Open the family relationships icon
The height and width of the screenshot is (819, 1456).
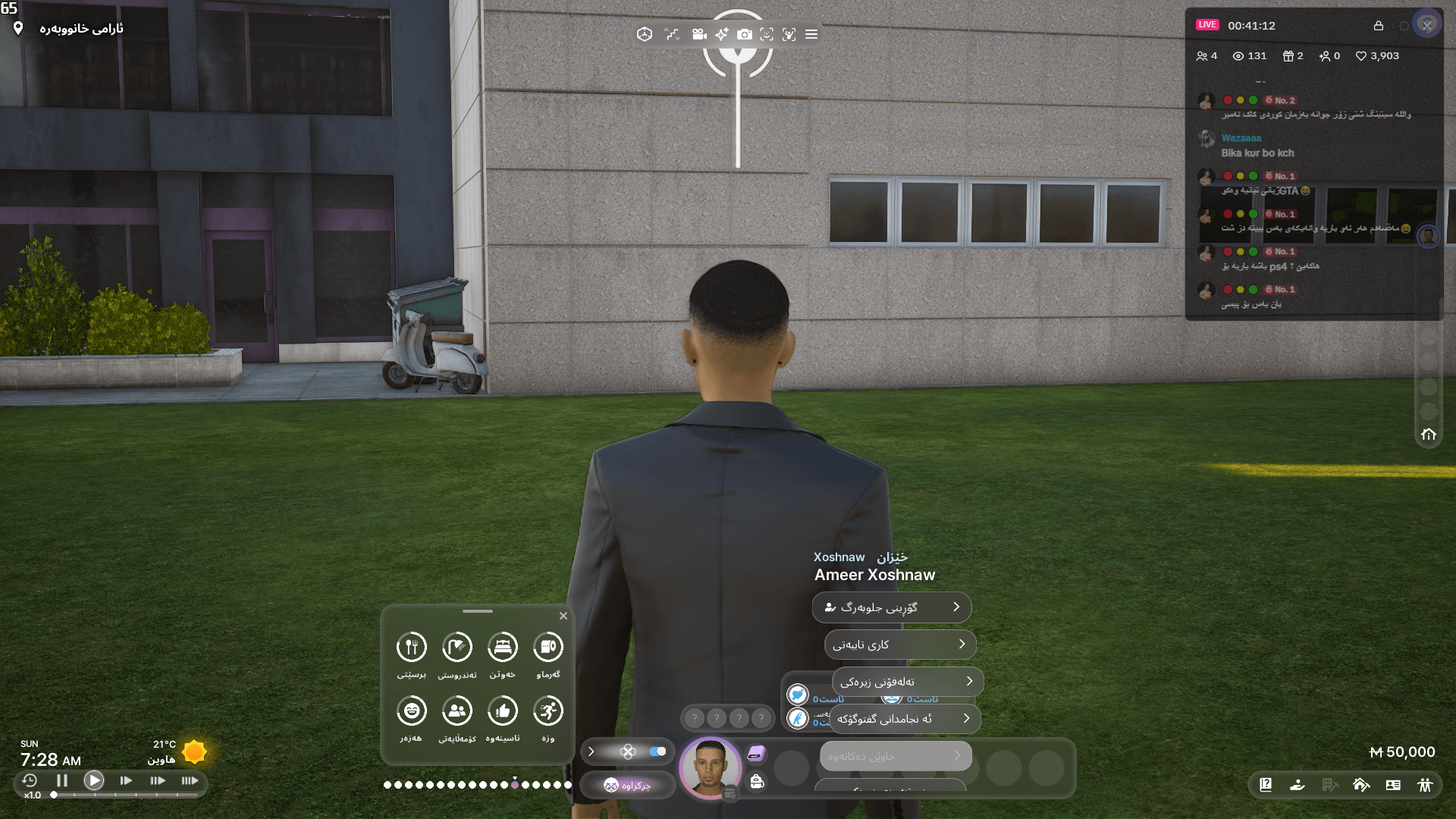[1426, 786]
